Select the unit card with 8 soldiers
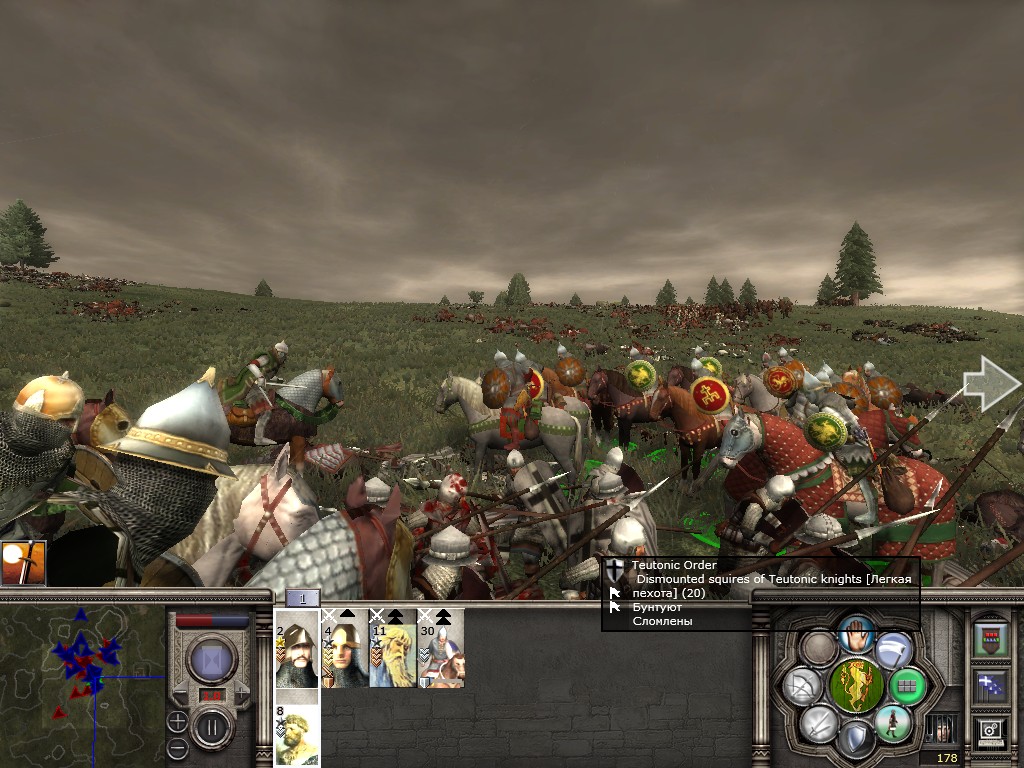The height and width of the screenshot is (768, 1024). pos(296,734)
